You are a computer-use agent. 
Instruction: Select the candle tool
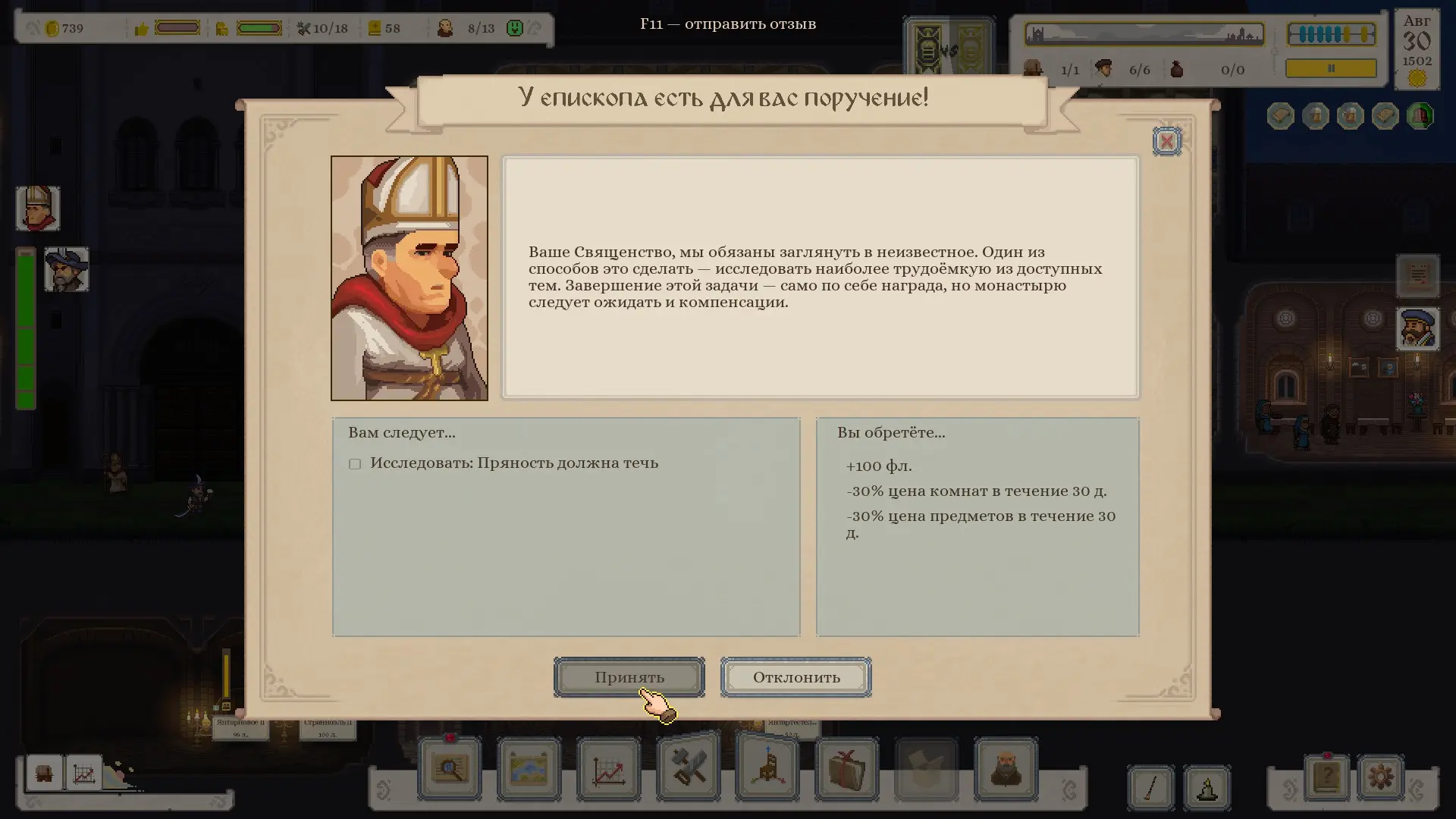click(x=1207, y=786)
